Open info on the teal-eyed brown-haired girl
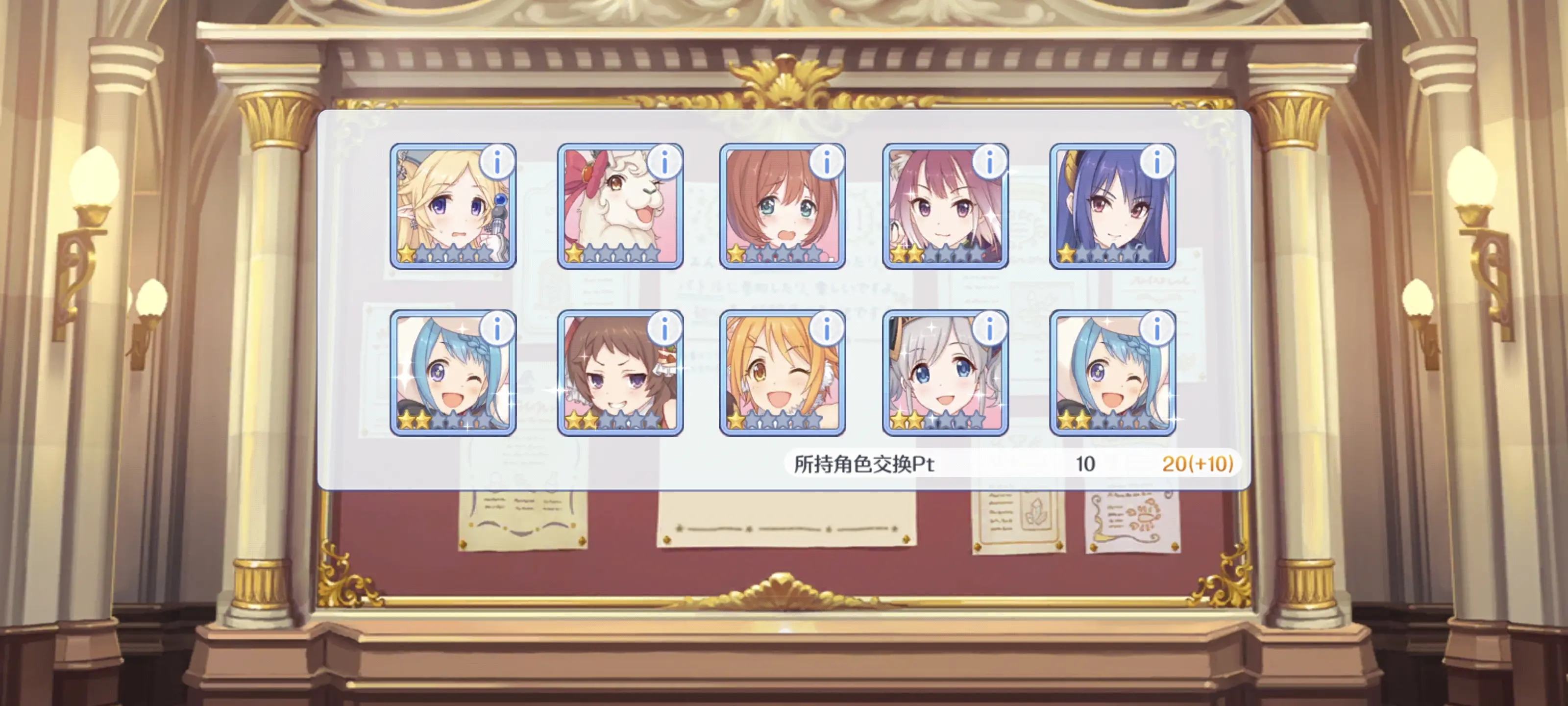The height and width of the screenshot is (706, 1568). click(827, 162)
